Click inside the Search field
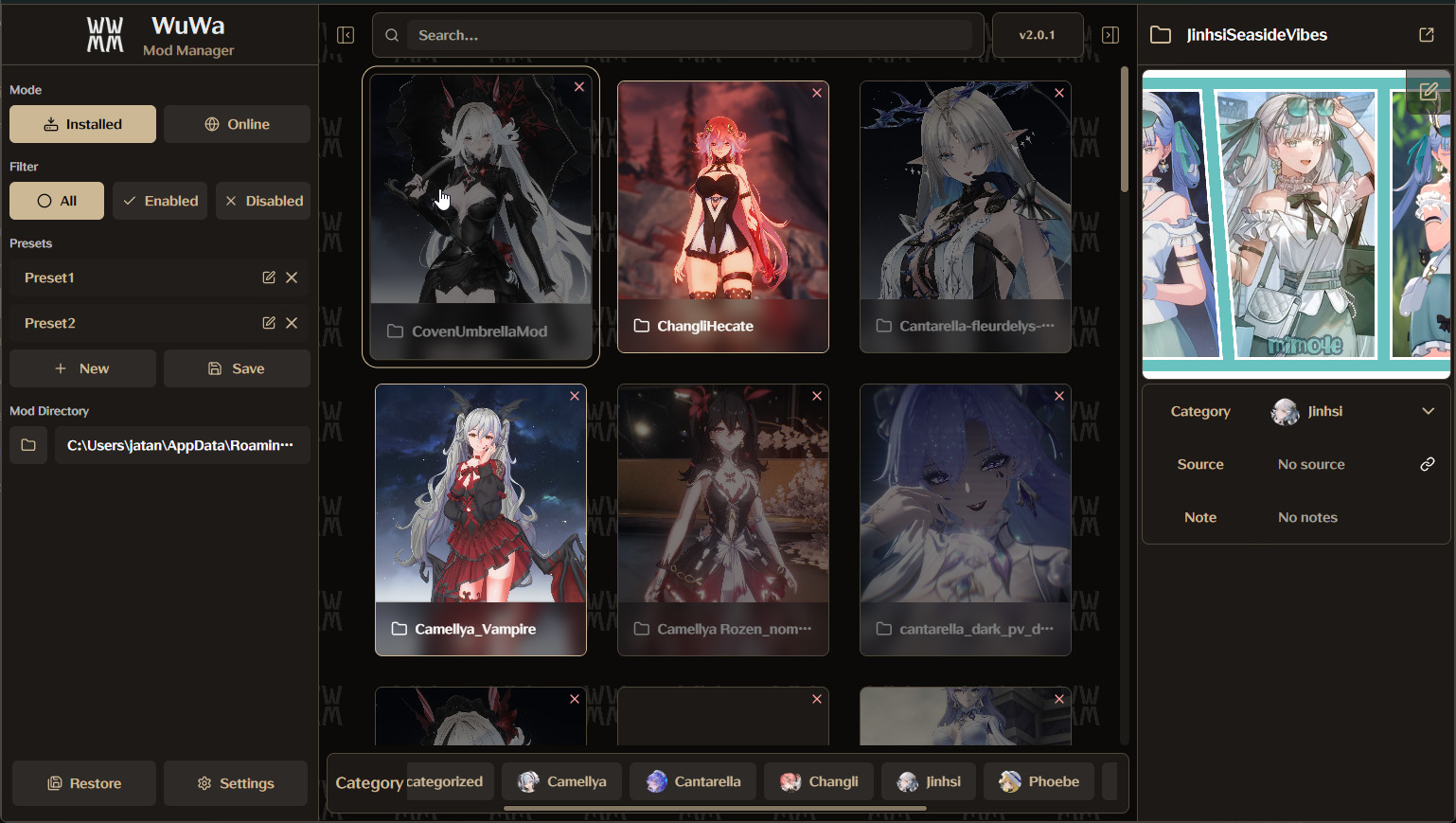This screenshot has height=823, width=1456. click(691, 34)
